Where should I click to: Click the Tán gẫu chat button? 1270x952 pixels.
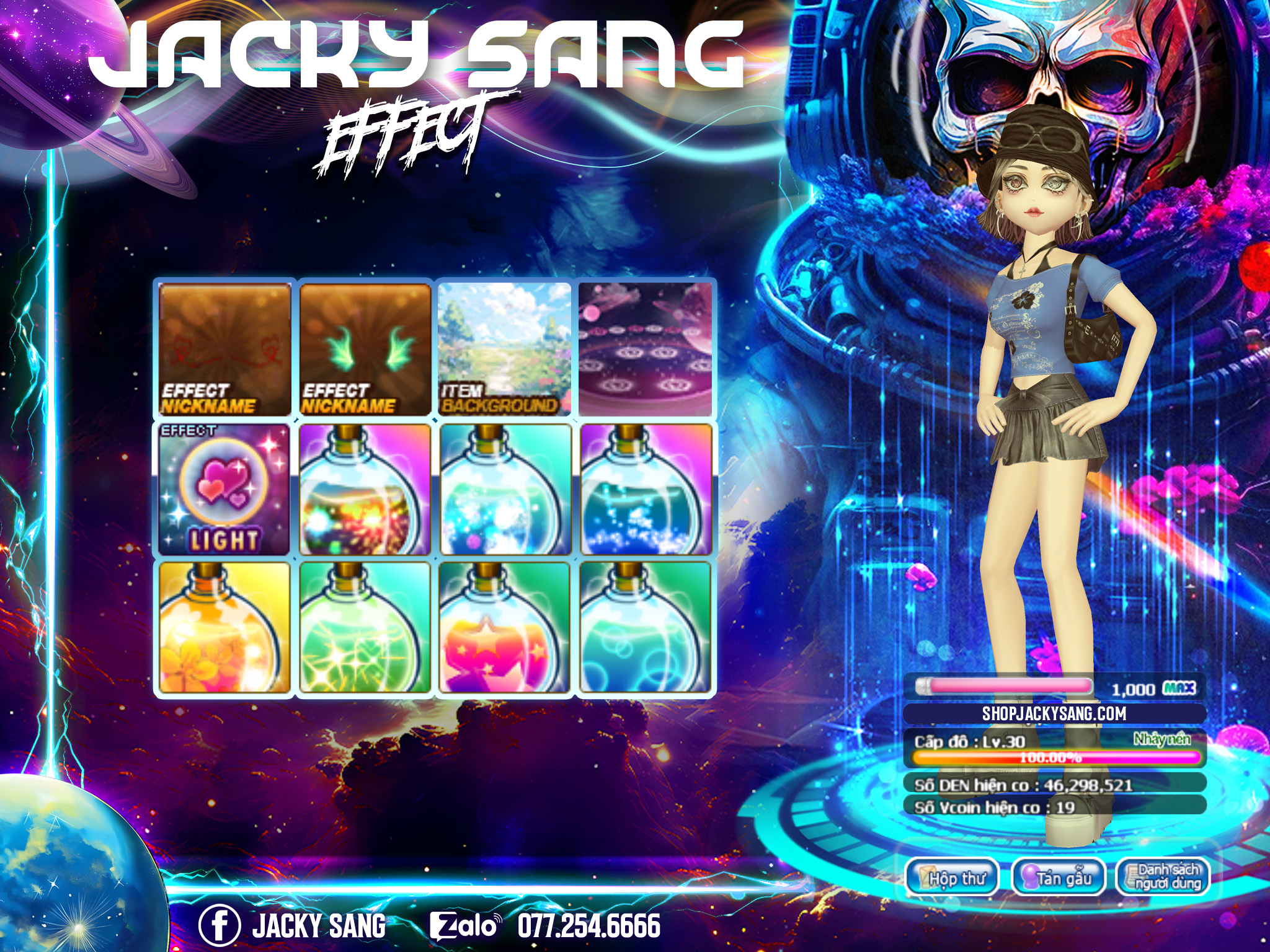coord(1059,878)
